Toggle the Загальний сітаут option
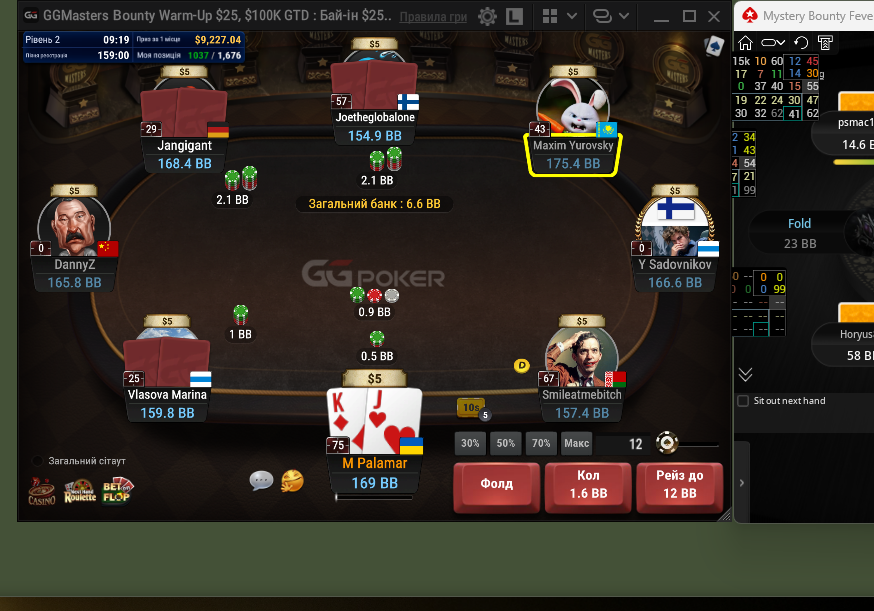The height and width of the screenshot is (611, 874). pyautogui.click(x=38, y=461)
